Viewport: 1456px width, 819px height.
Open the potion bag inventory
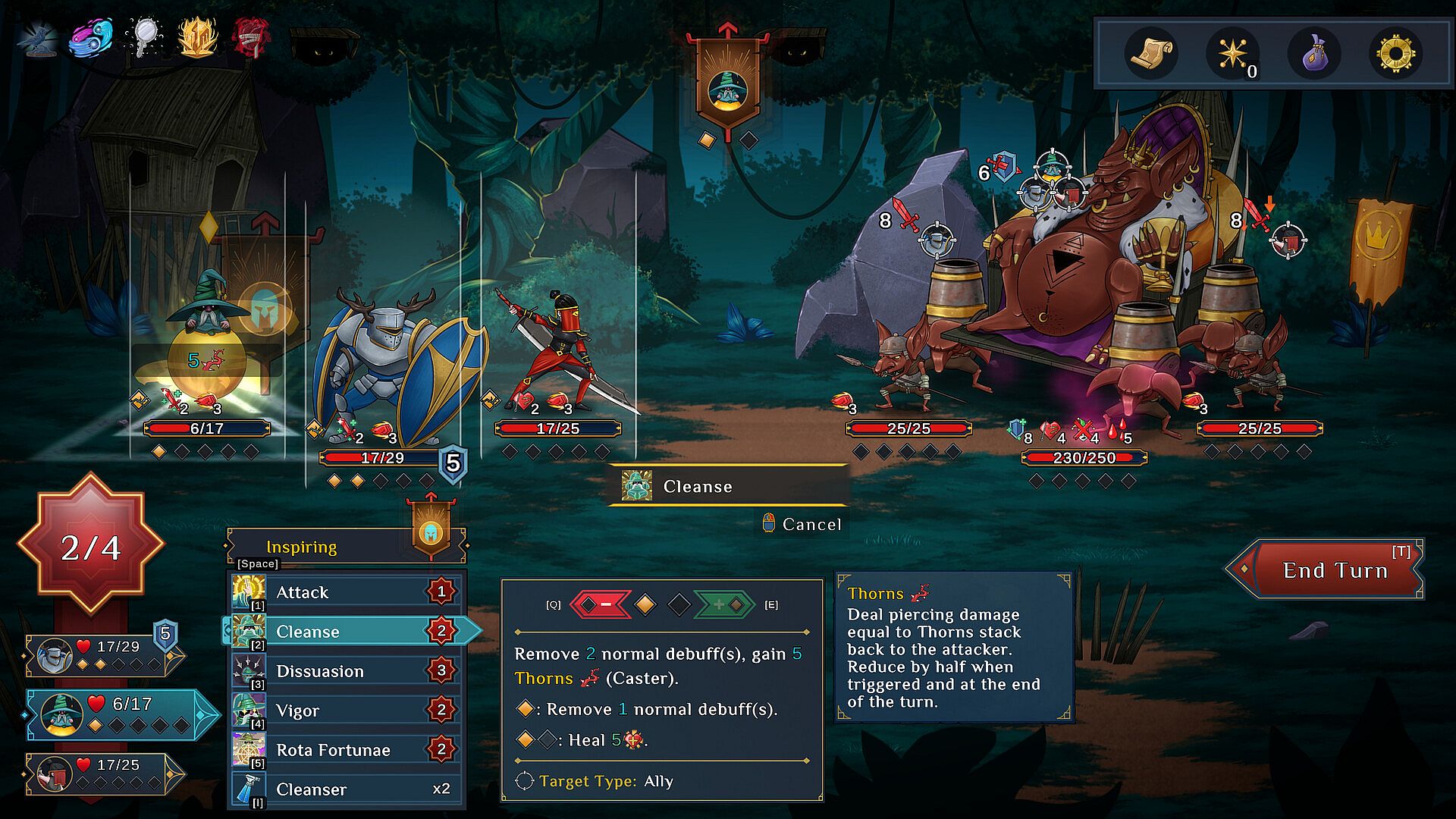click(1314, 53)
